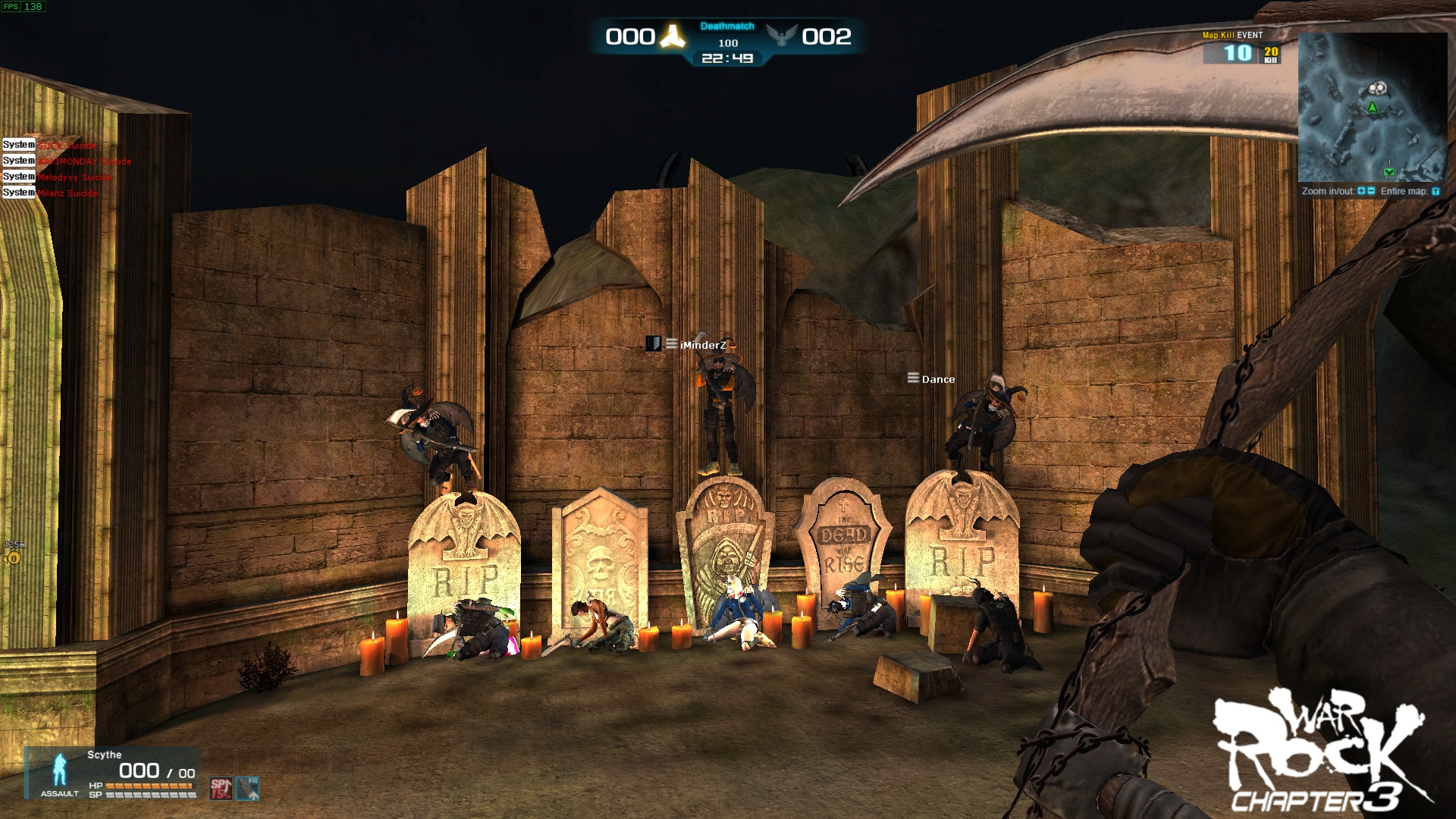Show the entire map via T button
The image size is (1456, 819).
1435,191
